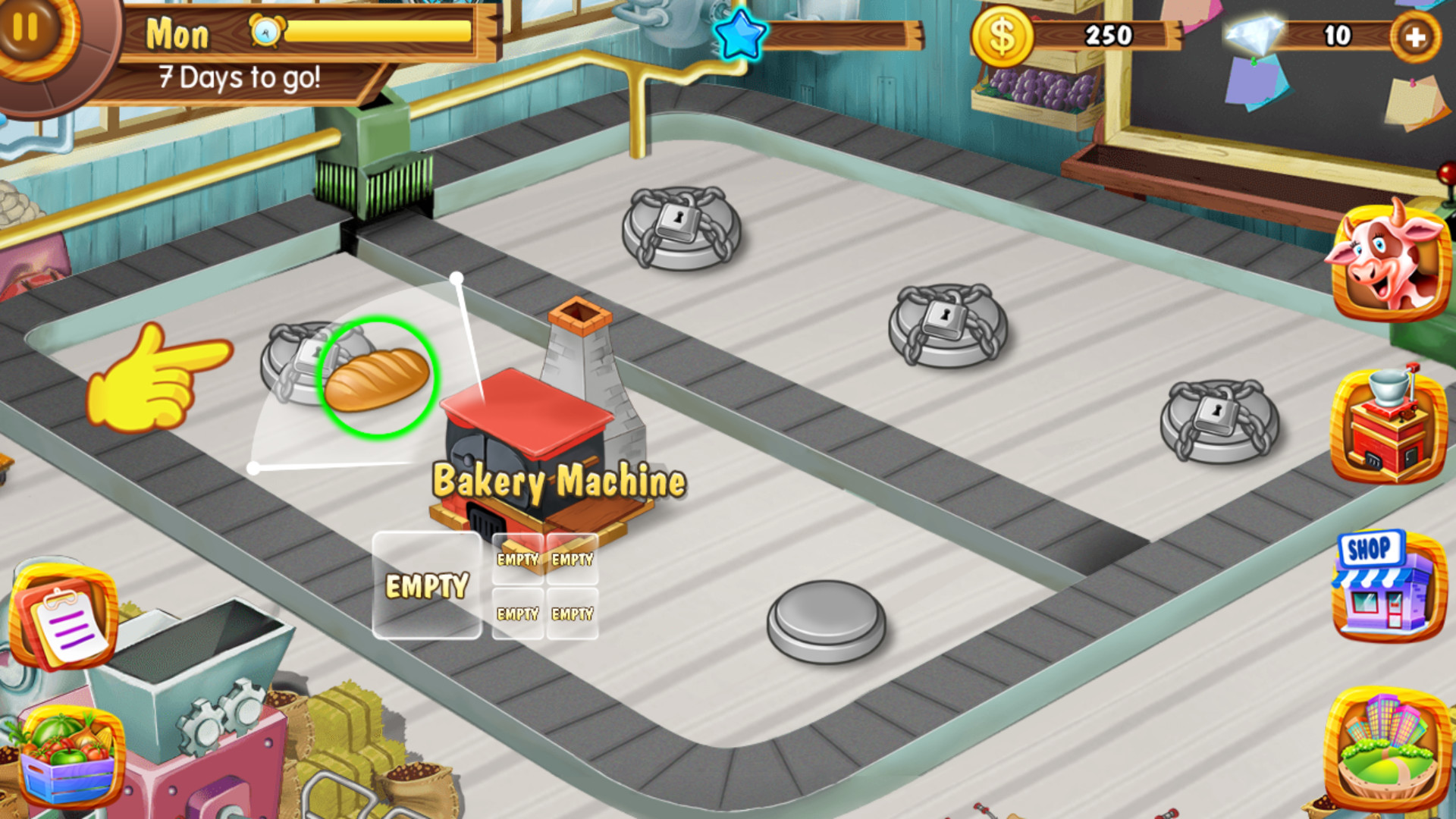Click the bottom-right small EMPTY slot
The image size is (1456, 819).
[x=573, y=613]
